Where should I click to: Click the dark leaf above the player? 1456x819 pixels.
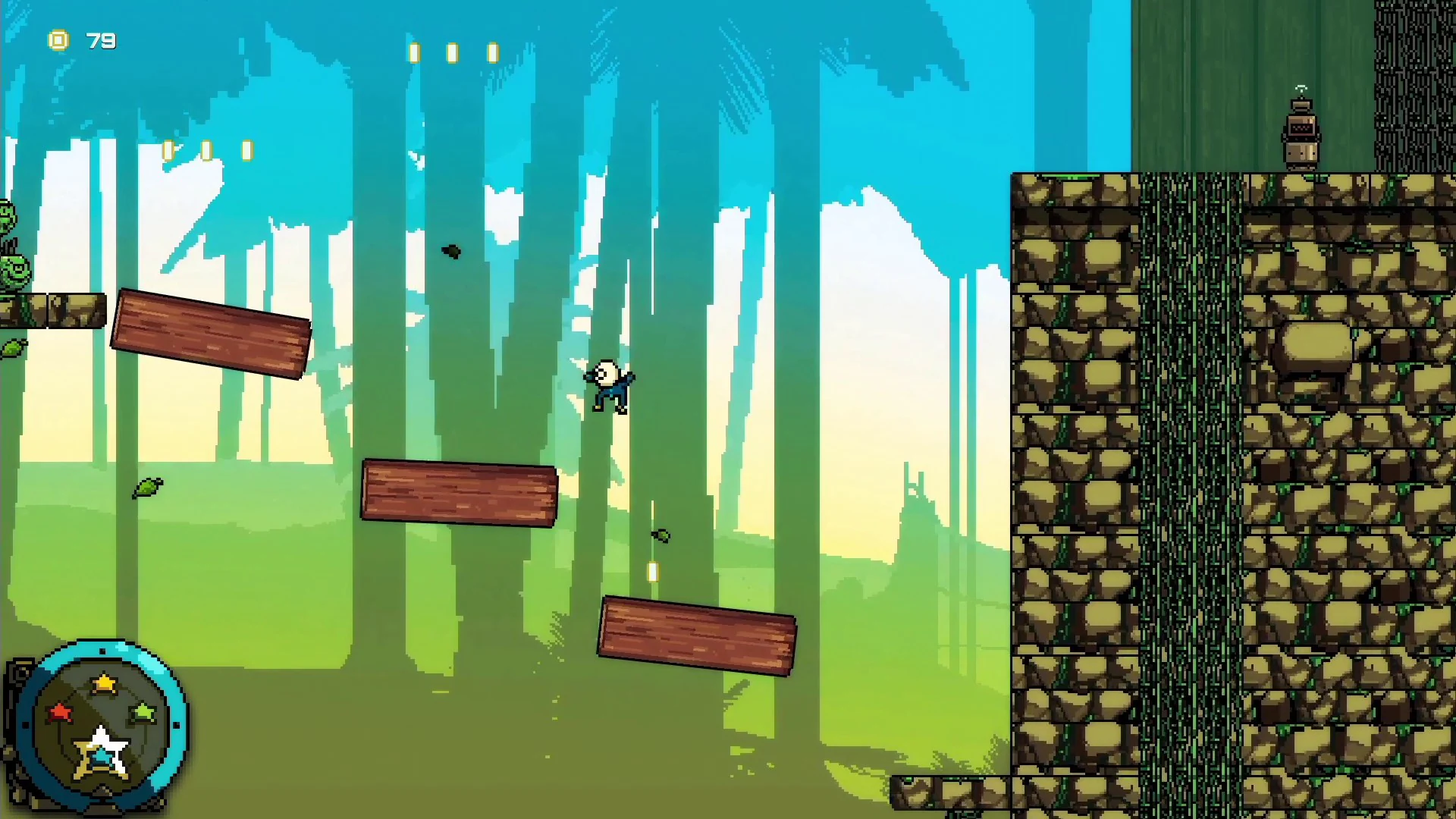(450, 253)
